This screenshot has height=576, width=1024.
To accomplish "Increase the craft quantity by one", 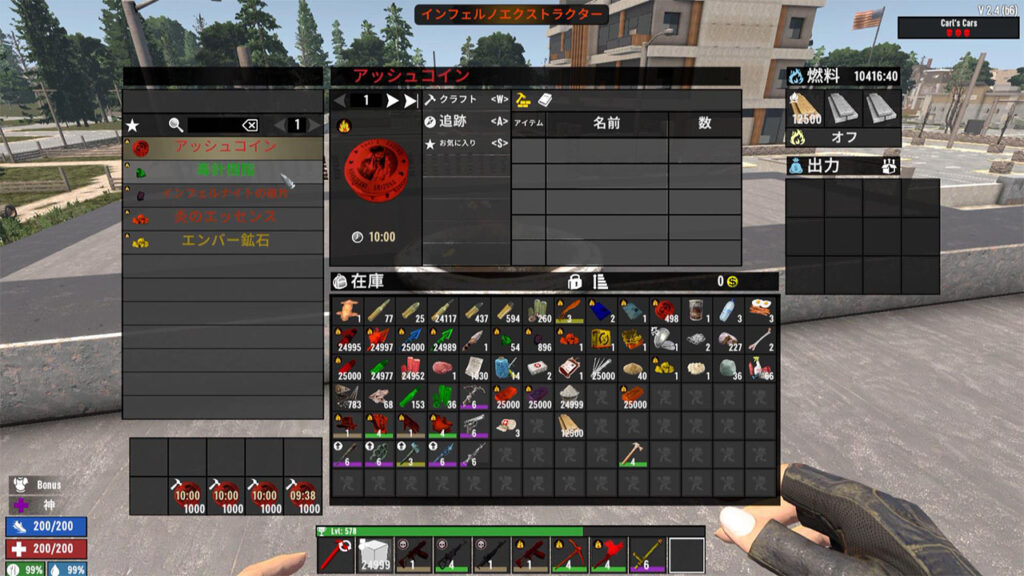I will [x=392, y=100].
